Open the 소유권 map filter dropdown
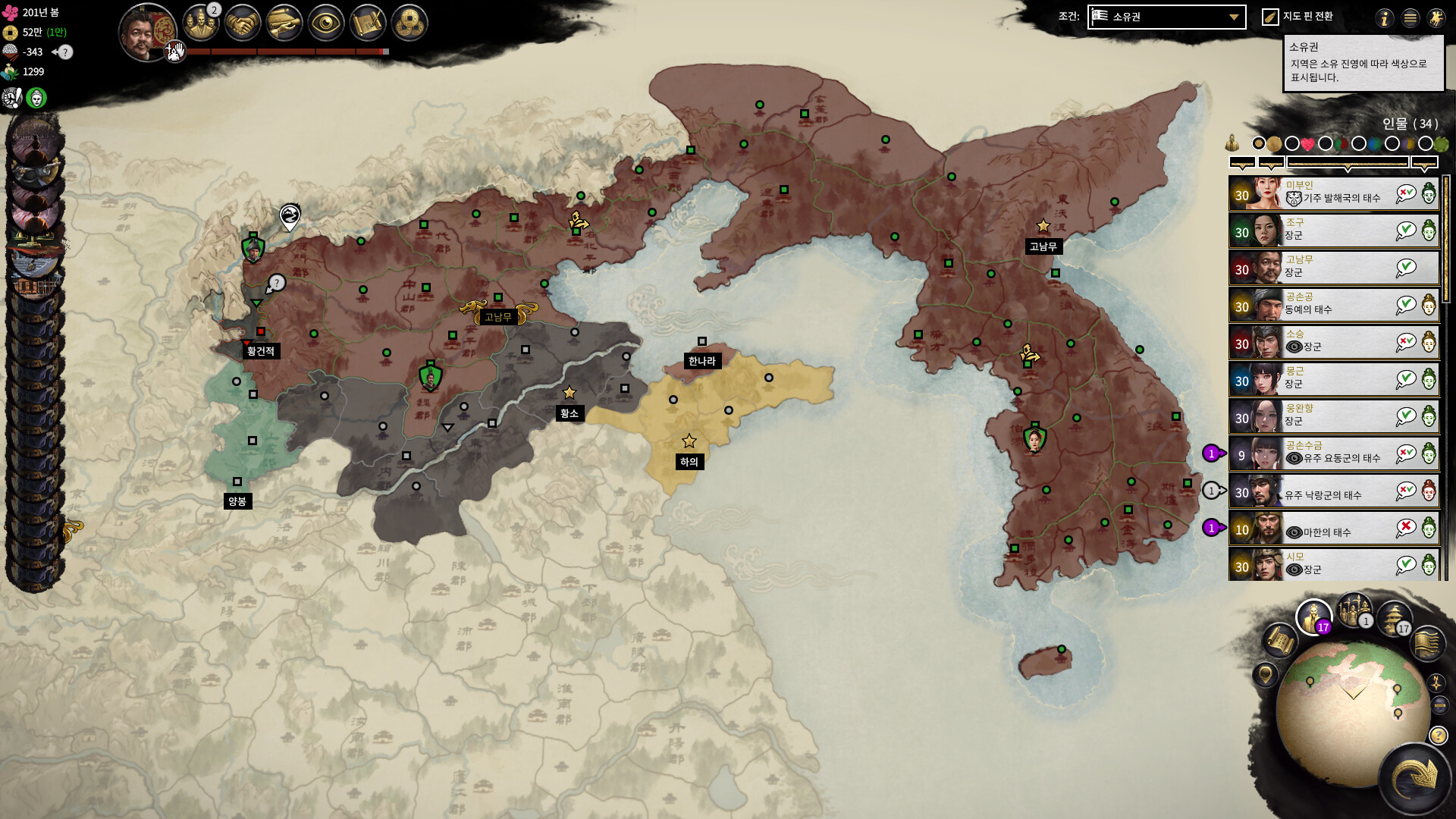The image size is (1456, 819). click(x=1166, y=17)
